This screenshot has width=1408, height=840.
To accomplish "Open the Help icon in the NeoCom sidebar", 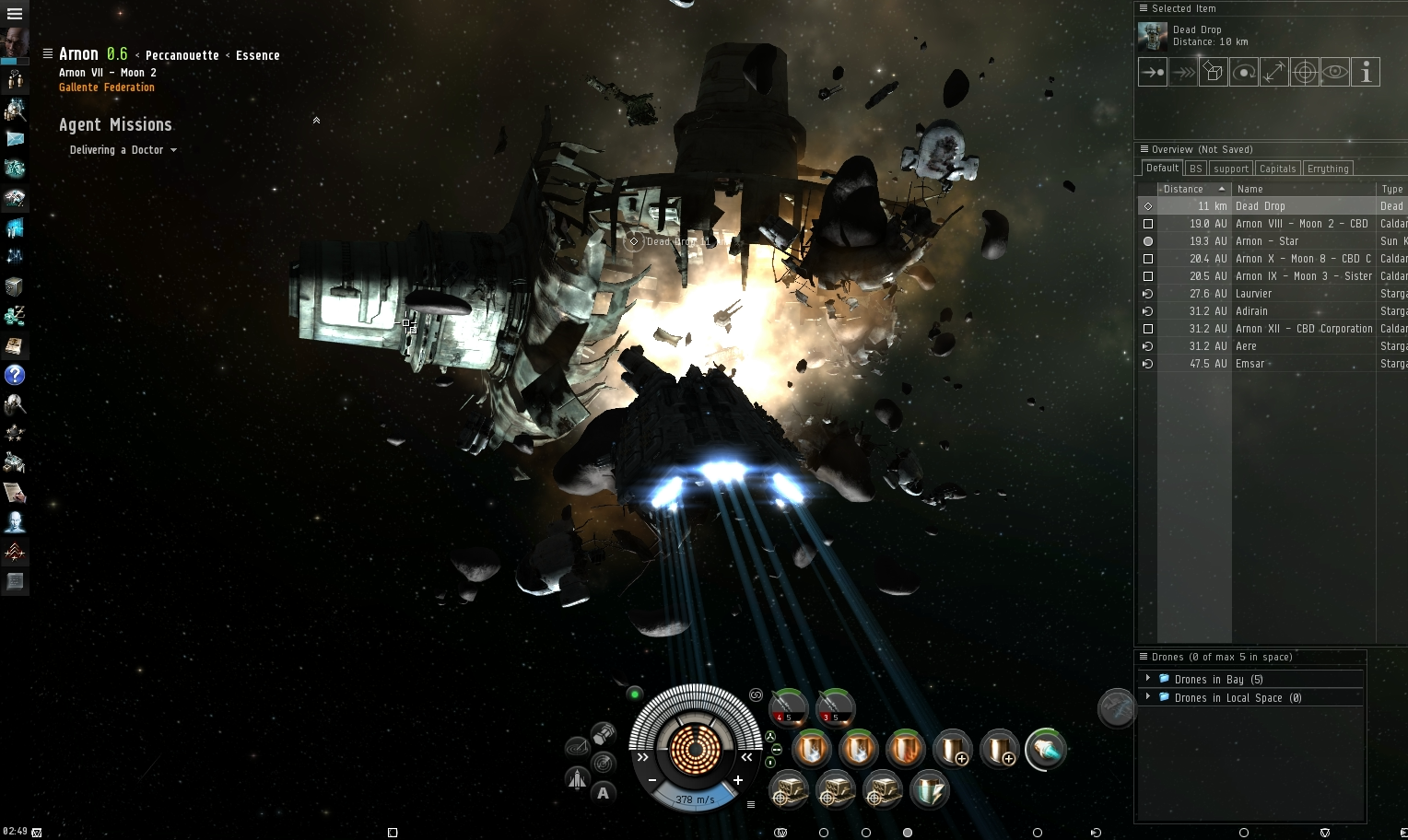I will tap(15, 376).
